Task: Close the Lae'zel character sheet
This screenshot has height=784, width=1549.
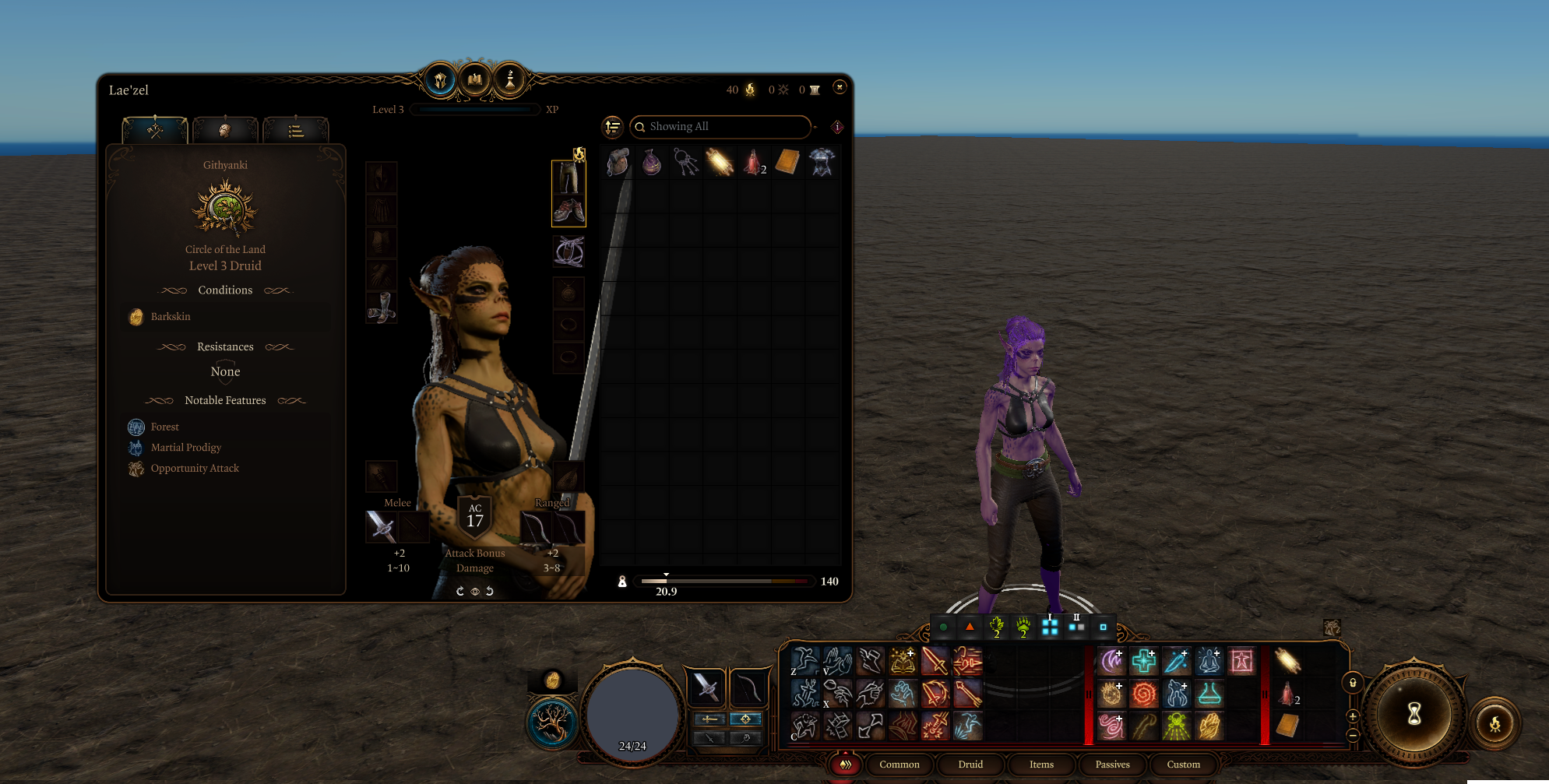Action: click(x=839, y=87)
